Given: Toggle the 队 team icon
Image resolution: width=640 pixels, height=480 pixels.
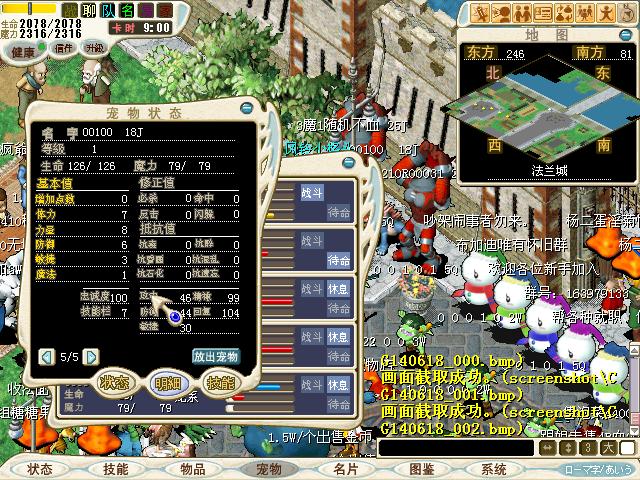Looking at the screenshot, I should pos(109,10).
